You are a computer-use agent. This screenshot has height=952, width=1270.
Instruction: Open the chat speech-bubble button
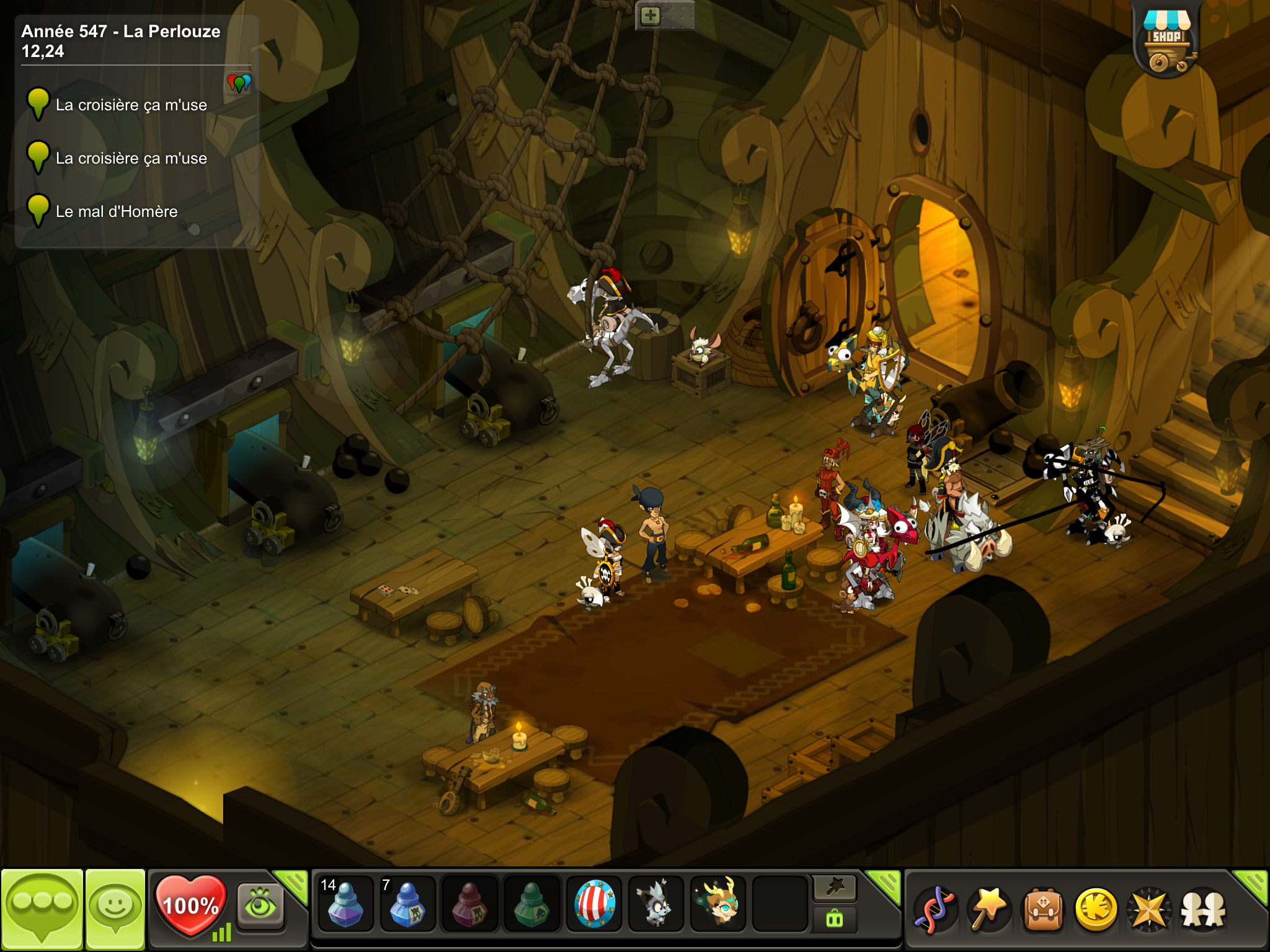pyautogui.click(x=42, y=908)
